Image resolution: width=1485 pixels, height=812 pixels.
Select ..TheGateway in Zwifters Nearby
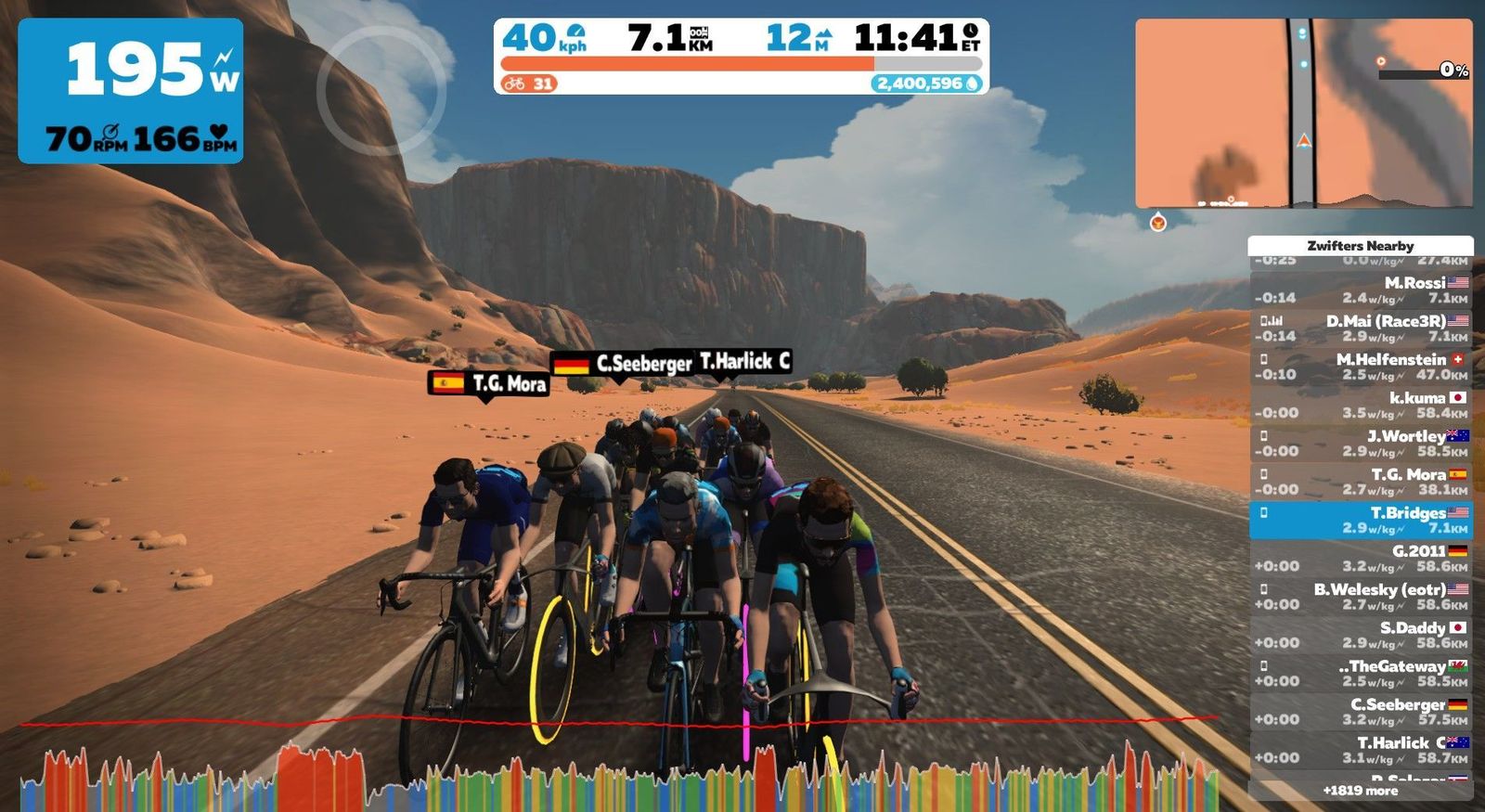[1361, 673]
